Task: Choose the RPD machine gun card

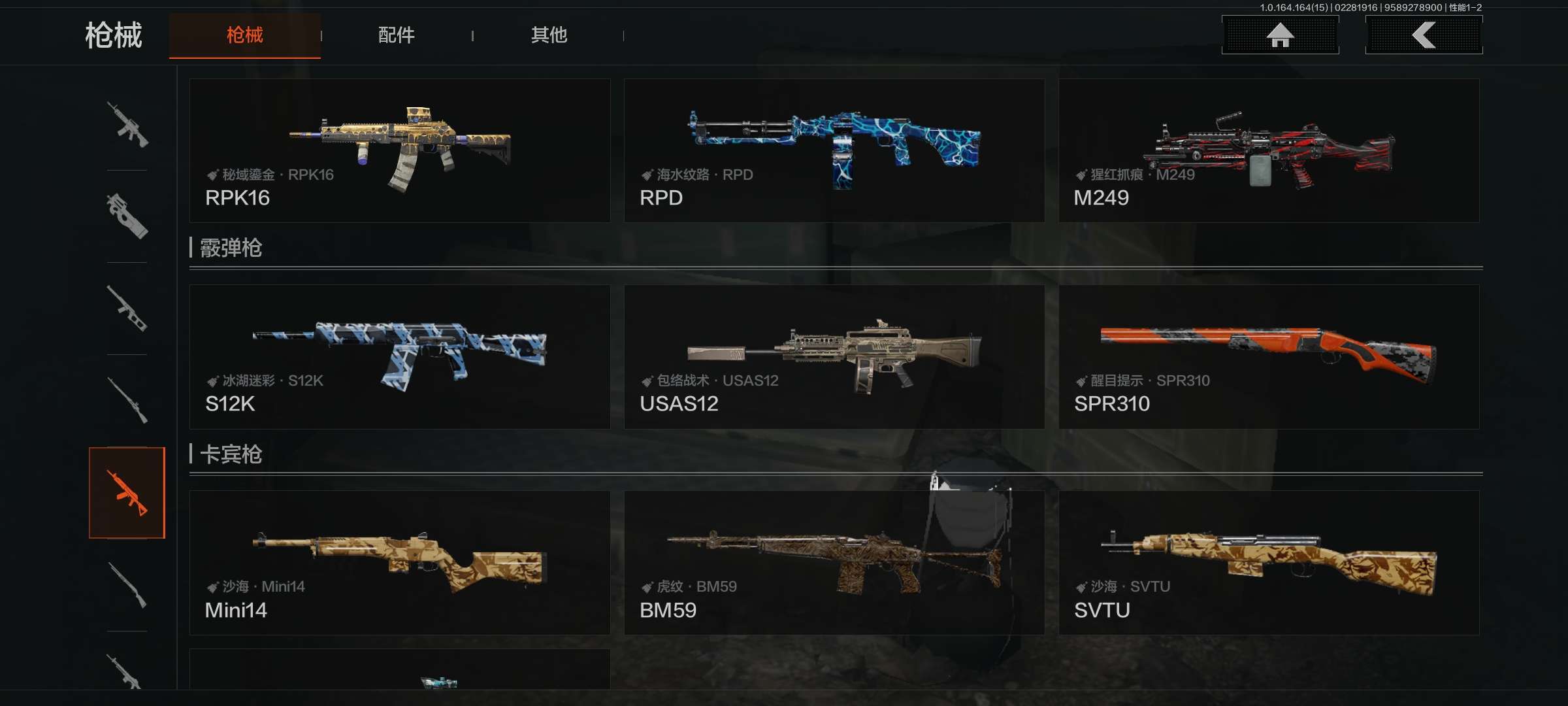Action: tap(834, 150)
